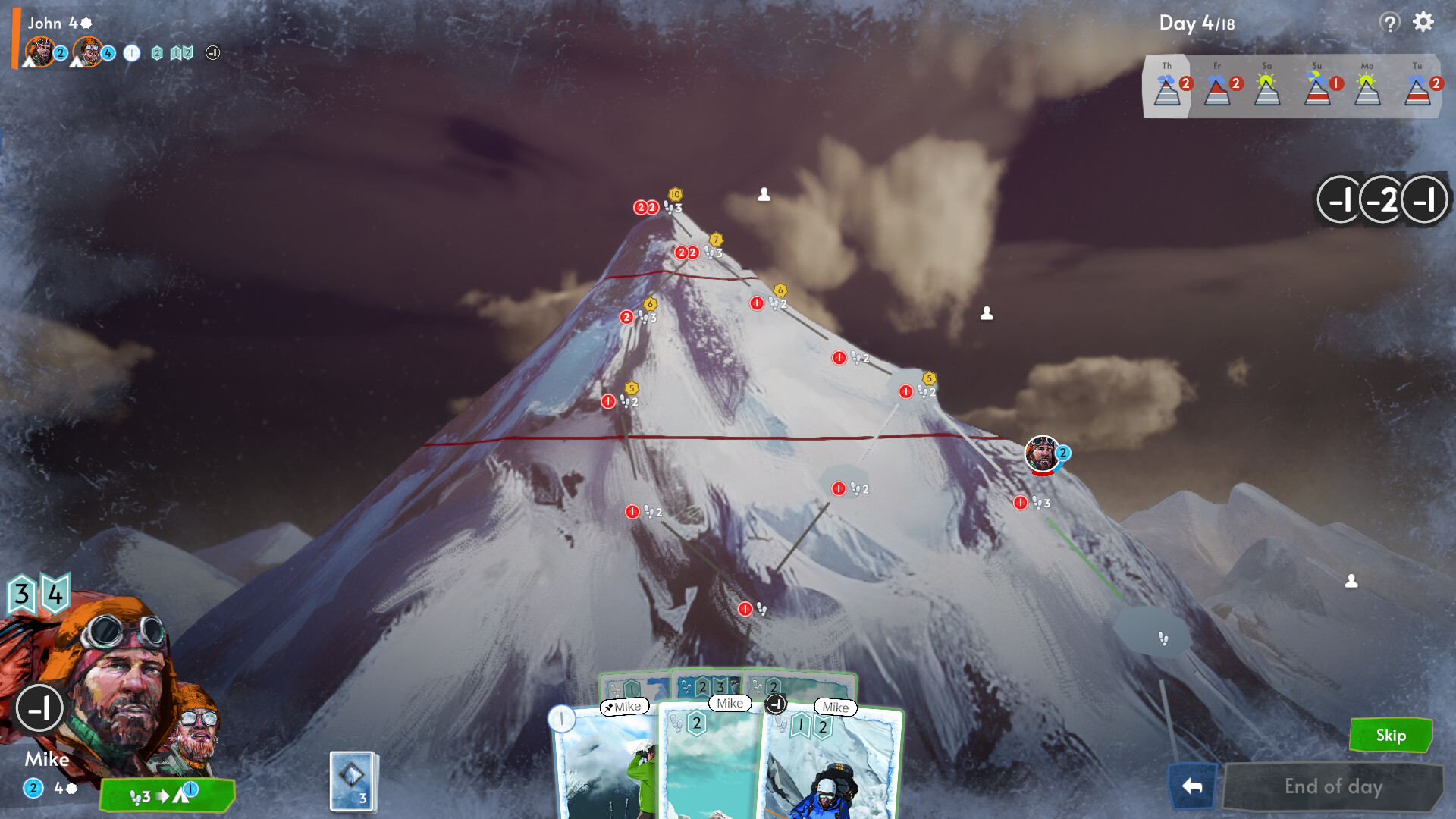Click the help question mark icon
The image size is (1456, 819).
pyautogui.click(x=1389, y=23)
